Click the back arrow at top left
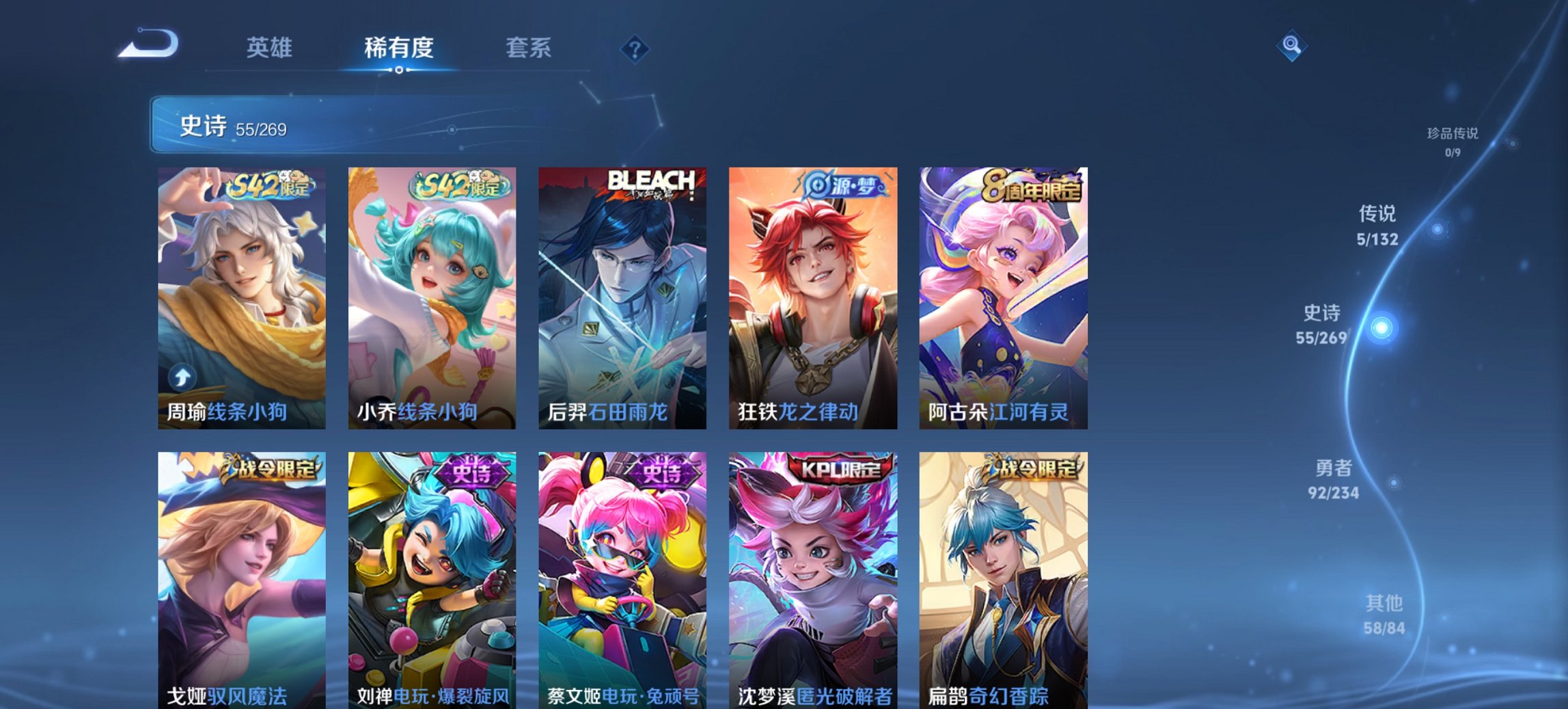1568x709 pixels. pos(146,43)
